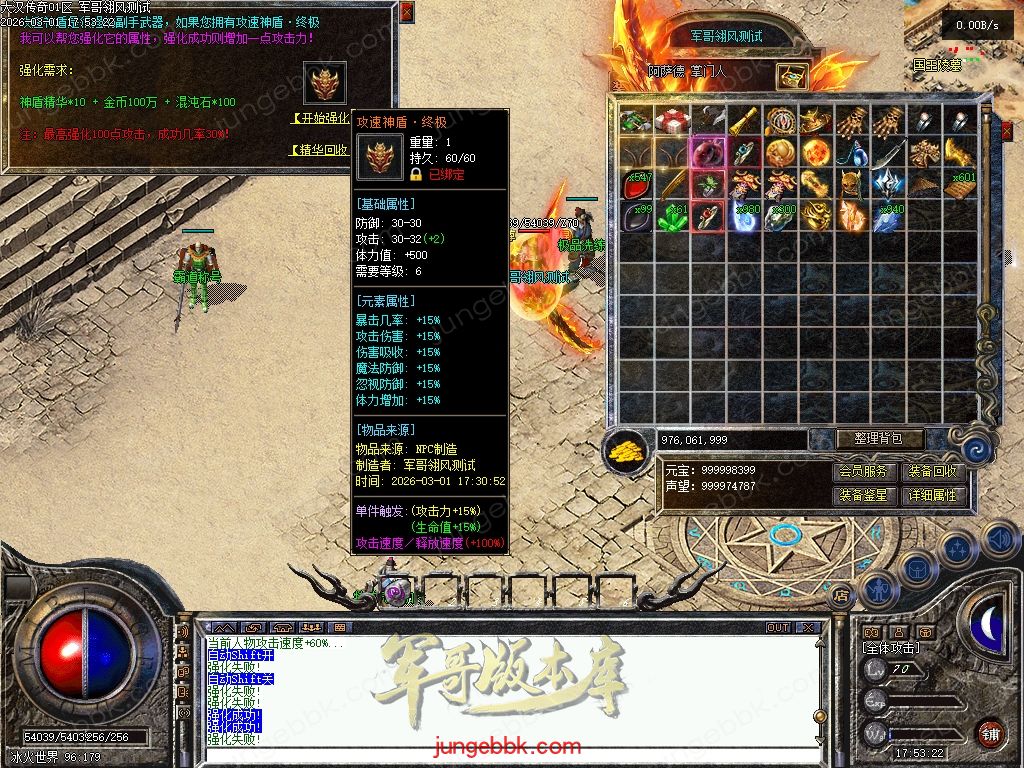Start enhancing via 开始强化 link
This screenshot has height=768, width=1024.
[322, 118]
